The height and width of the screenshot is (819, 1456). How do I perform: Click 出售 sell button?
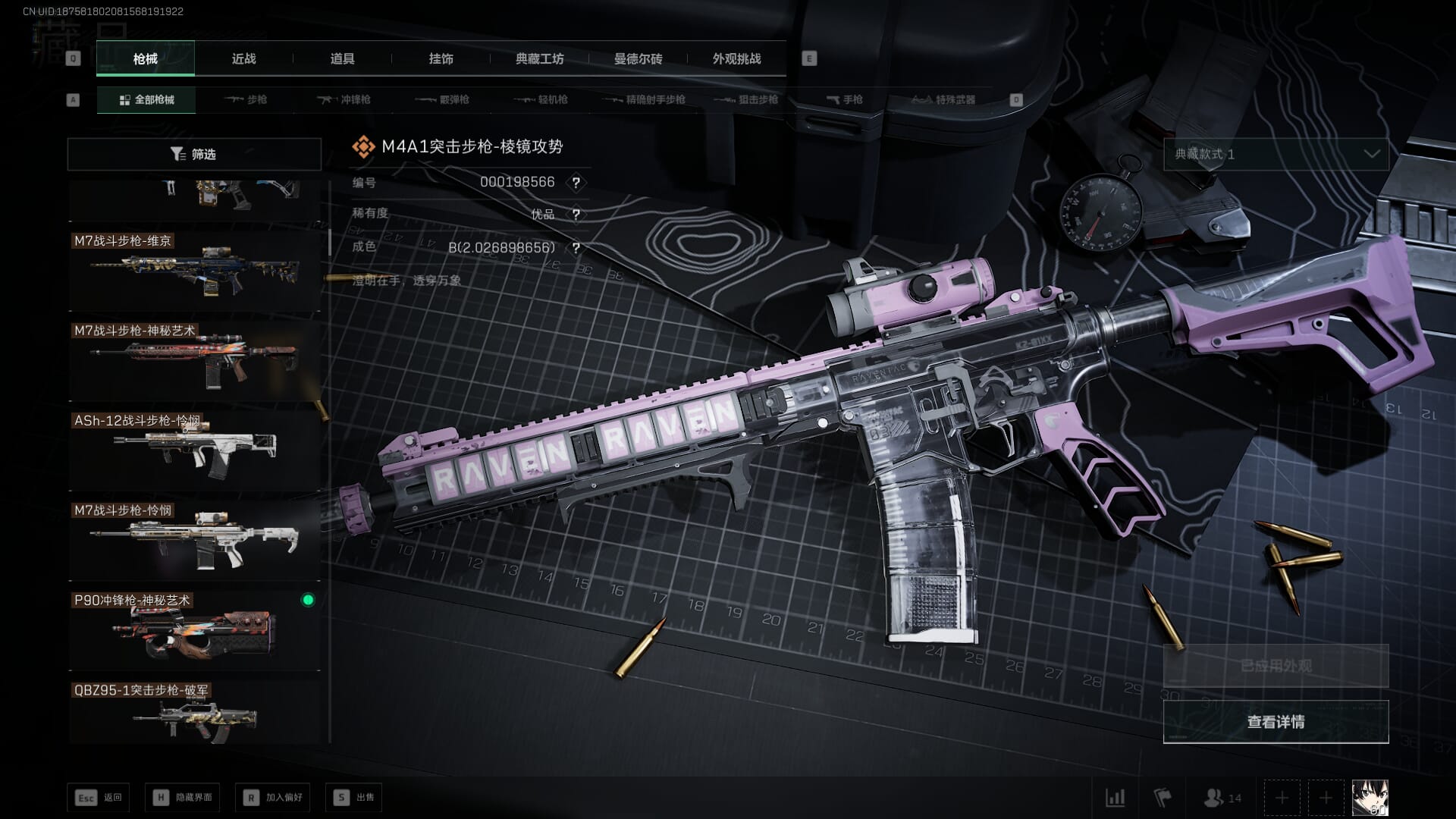(x=354, y=798)
